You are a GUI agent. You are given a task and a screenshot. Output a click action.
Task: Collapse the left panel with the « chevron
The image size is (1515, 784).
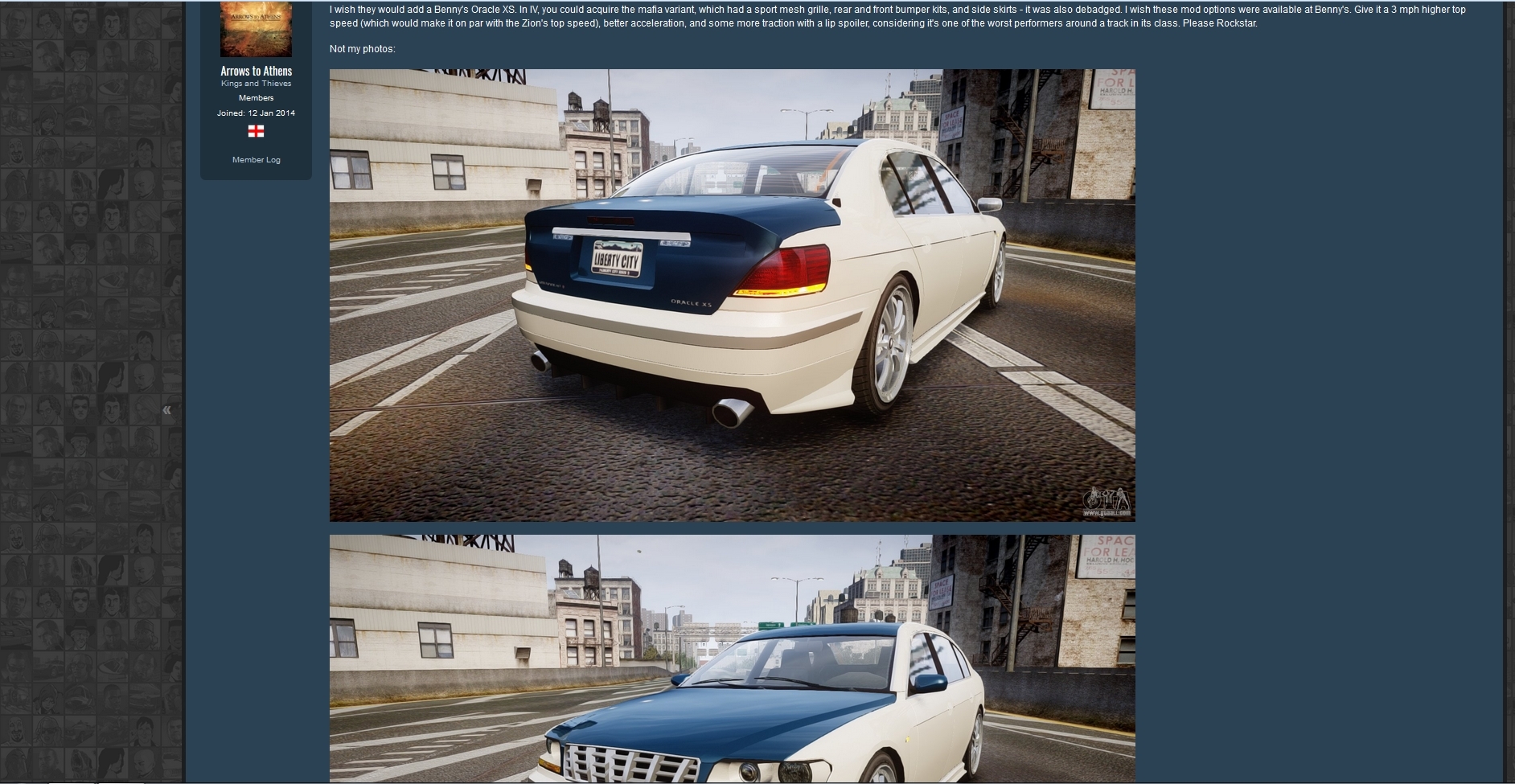point(166,410)
